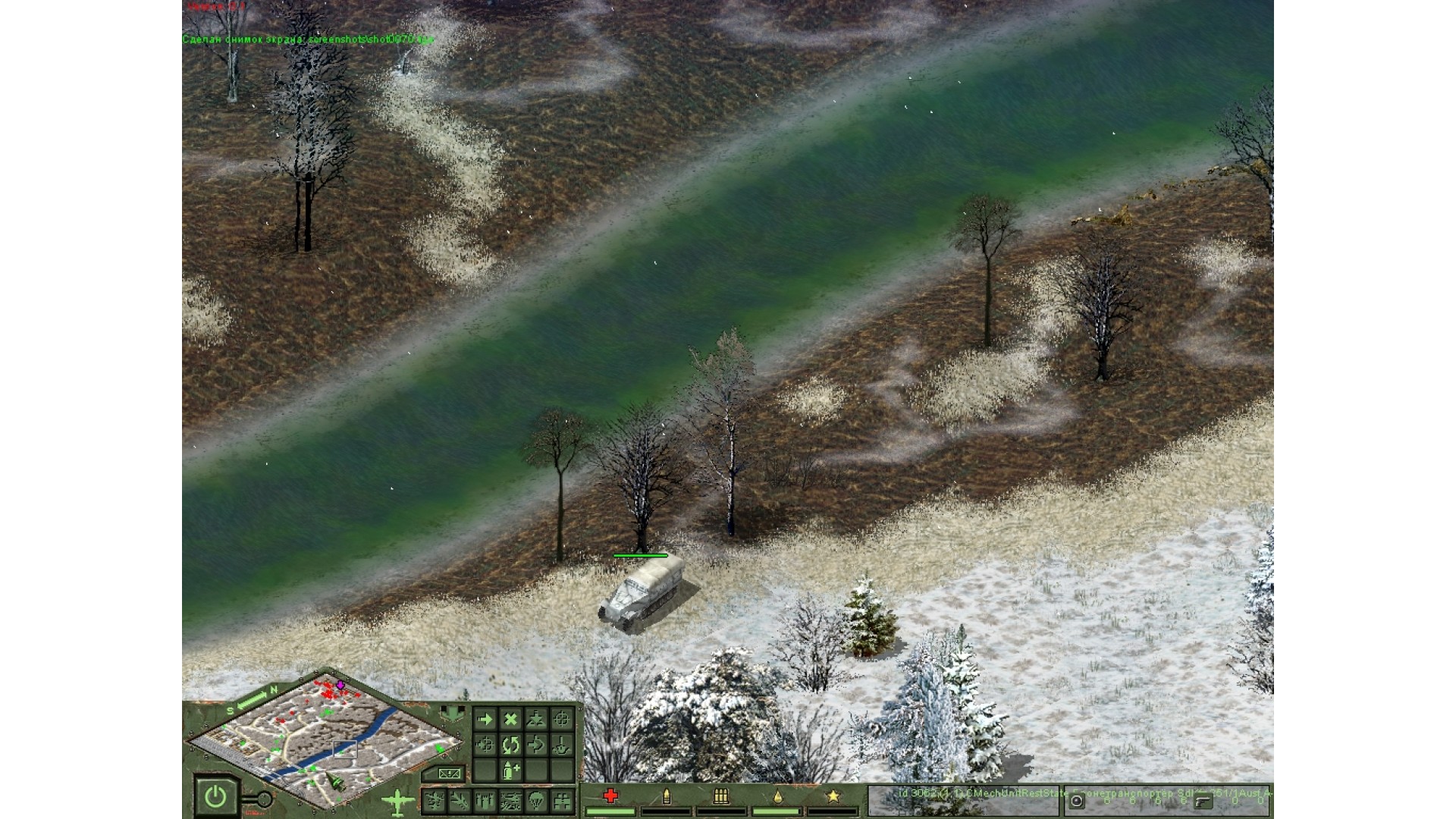Image resolution: width=1456 pixels, height=819 pixels.
Task: Toggle the green down-arrow panel button
Action: [453, 714]
